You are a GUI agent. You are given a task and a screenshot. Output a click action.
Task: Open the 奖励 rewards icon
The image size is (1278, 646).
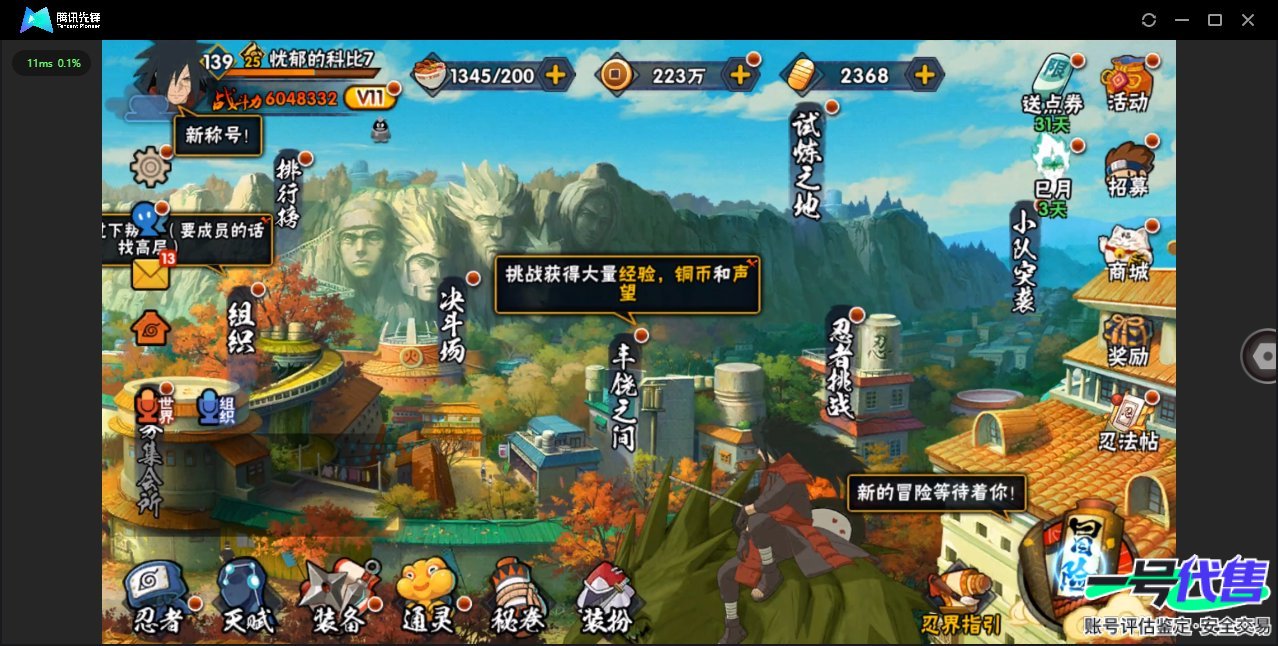tap(1127, 340)
